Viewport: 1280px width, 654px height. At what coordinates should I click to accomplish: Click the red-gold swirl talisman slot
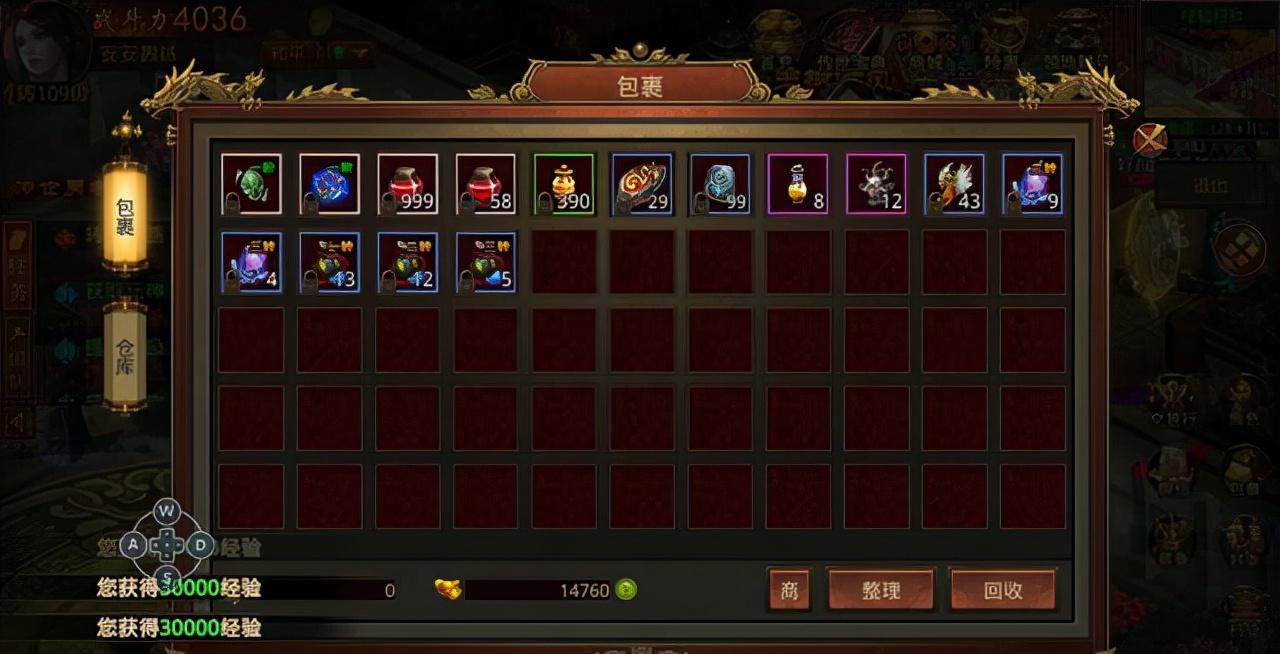(x=642, y=184)
